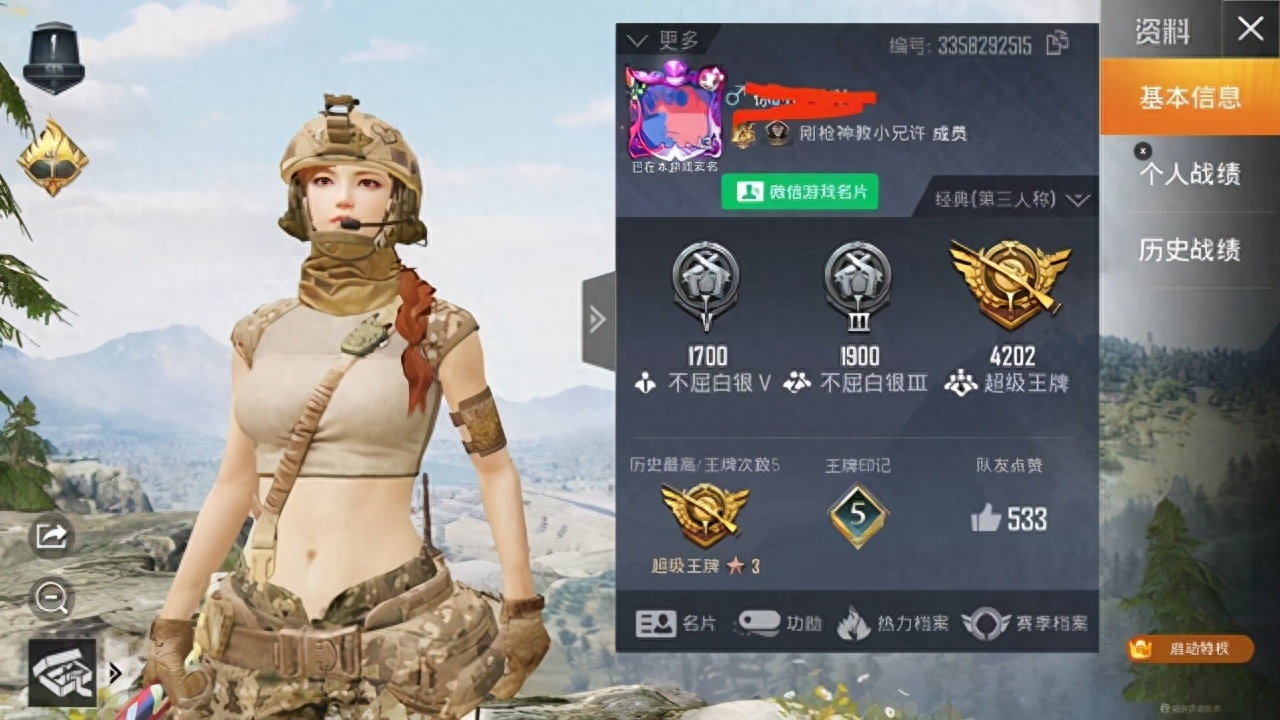The image size is (1280, 720).
Task: Click the green 微信游戏名片 button
Action: 801,192
